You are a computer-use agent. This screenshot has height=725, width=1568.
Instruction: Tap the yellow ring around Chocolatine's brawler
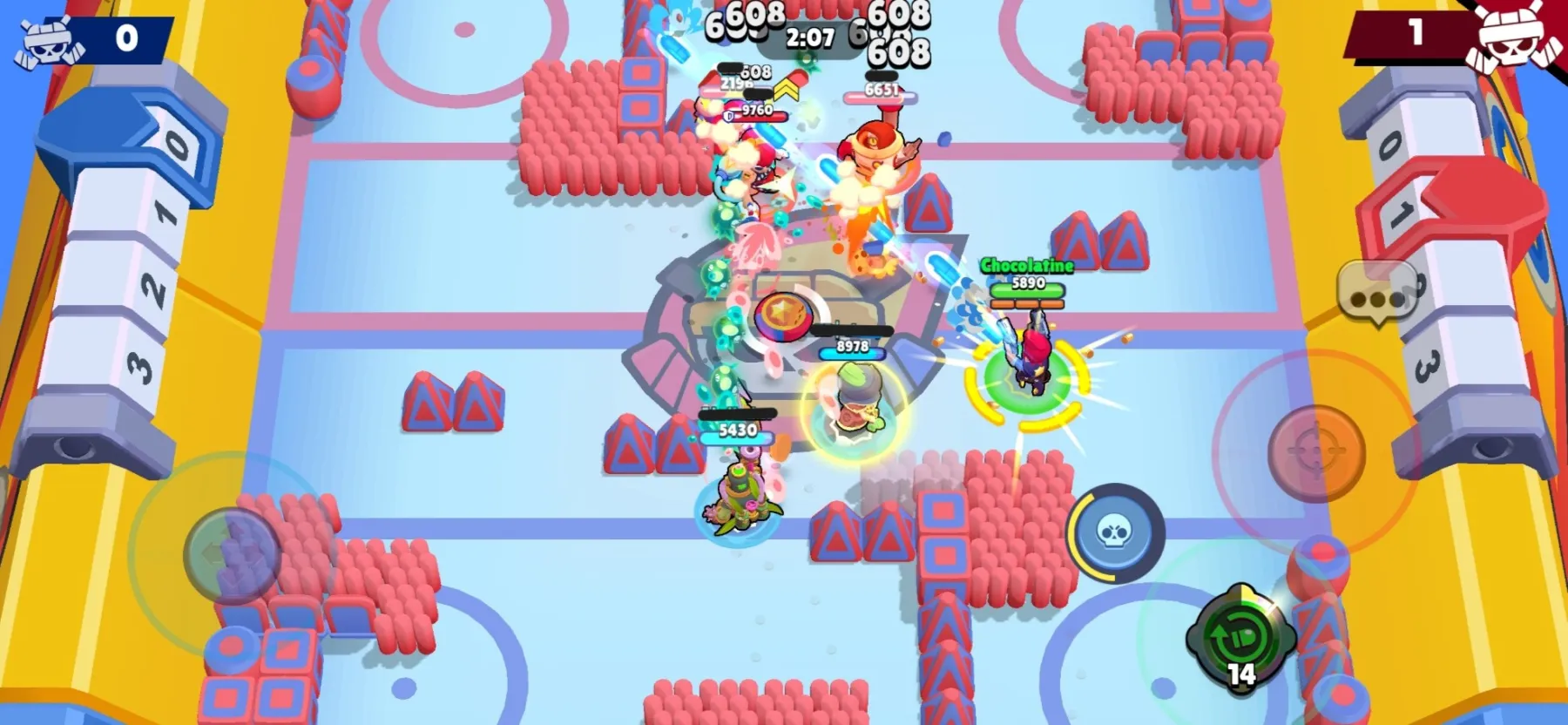tap(1028, 381)
